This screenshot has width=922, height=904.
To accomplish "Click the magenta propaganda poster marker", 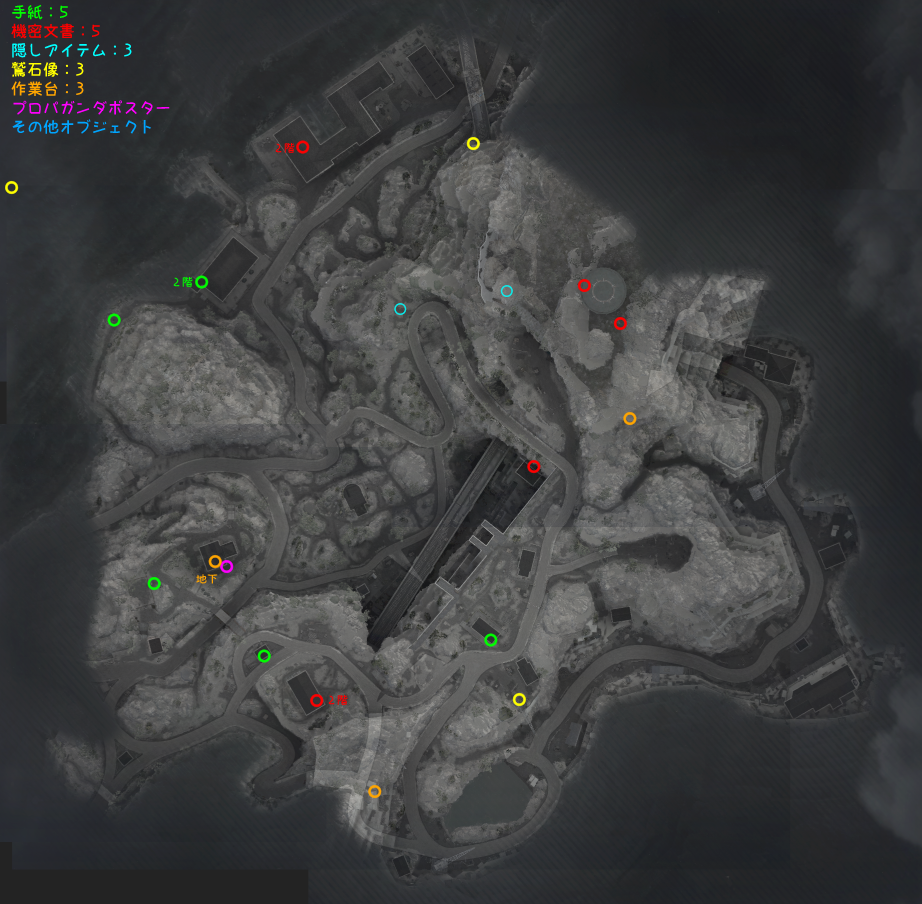I will pyautogui.click(x=227, y=567).
